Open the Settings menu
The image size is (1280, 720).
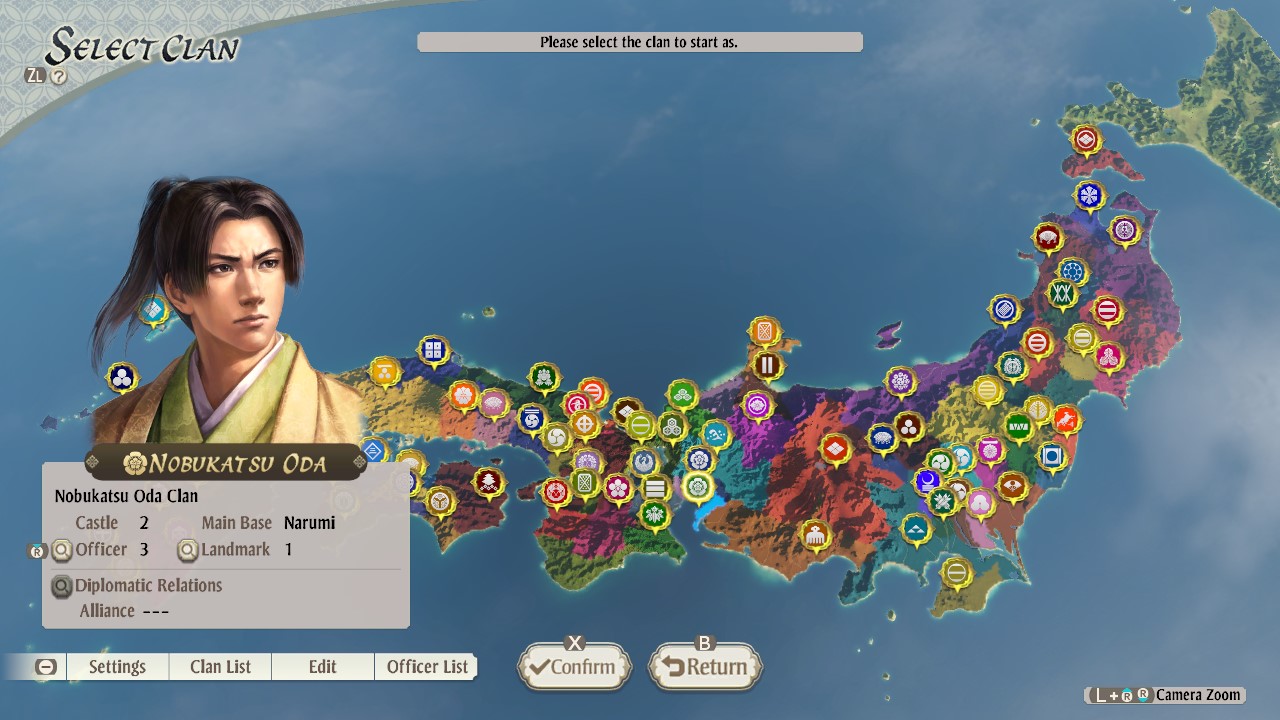tap(117, 666)
